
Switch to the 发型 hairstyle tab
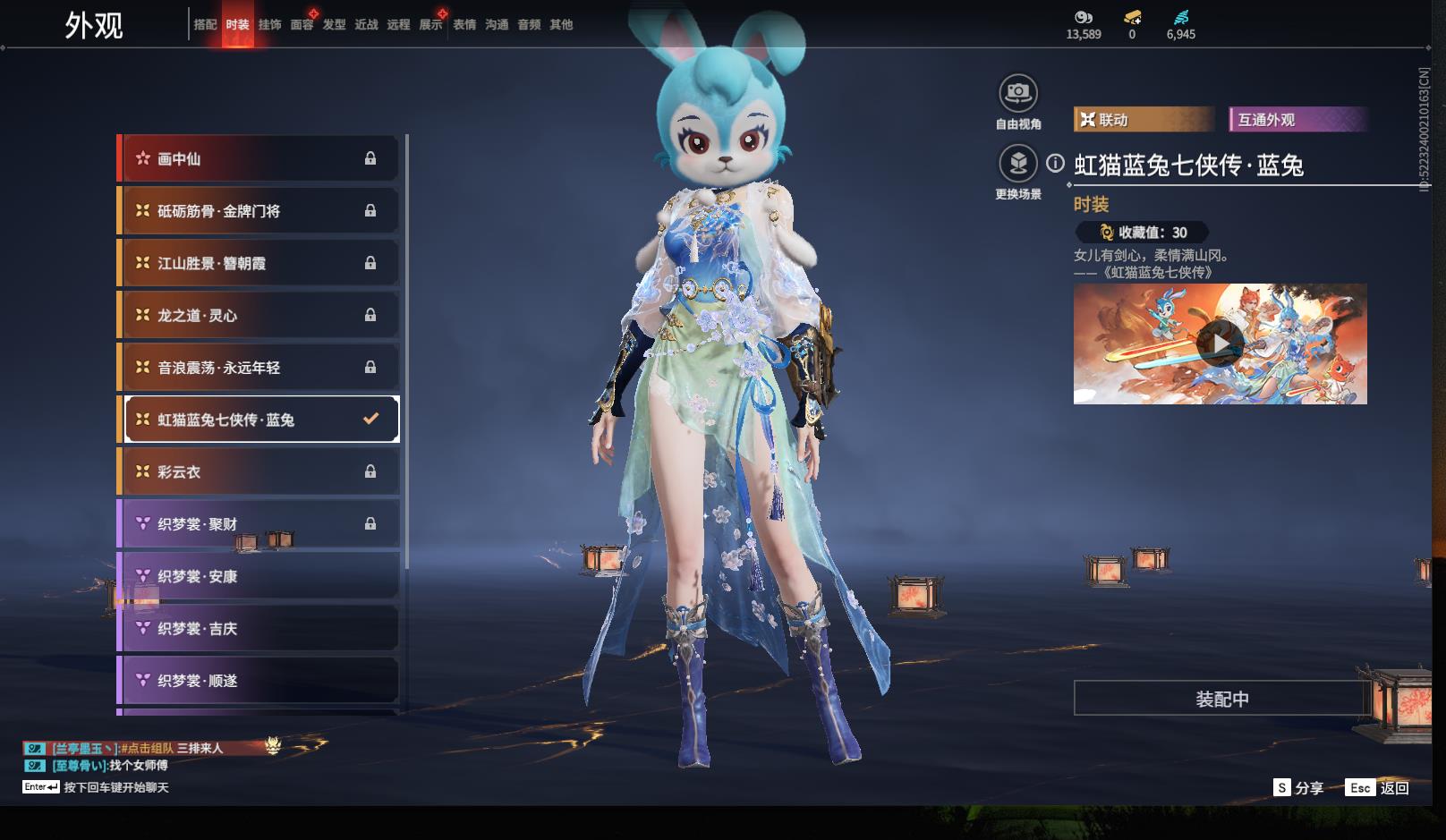(x=334, y=25)
